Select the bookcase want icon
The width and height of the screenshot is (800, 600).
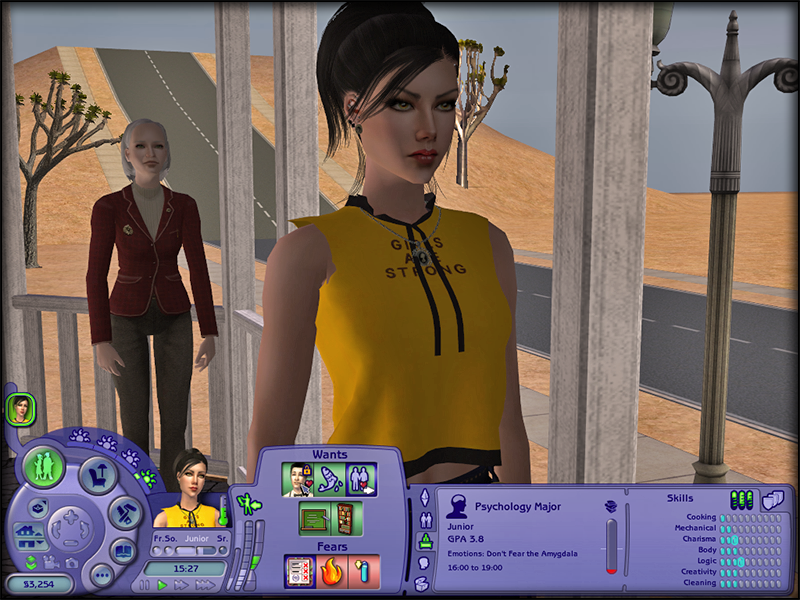click(345, 518)
